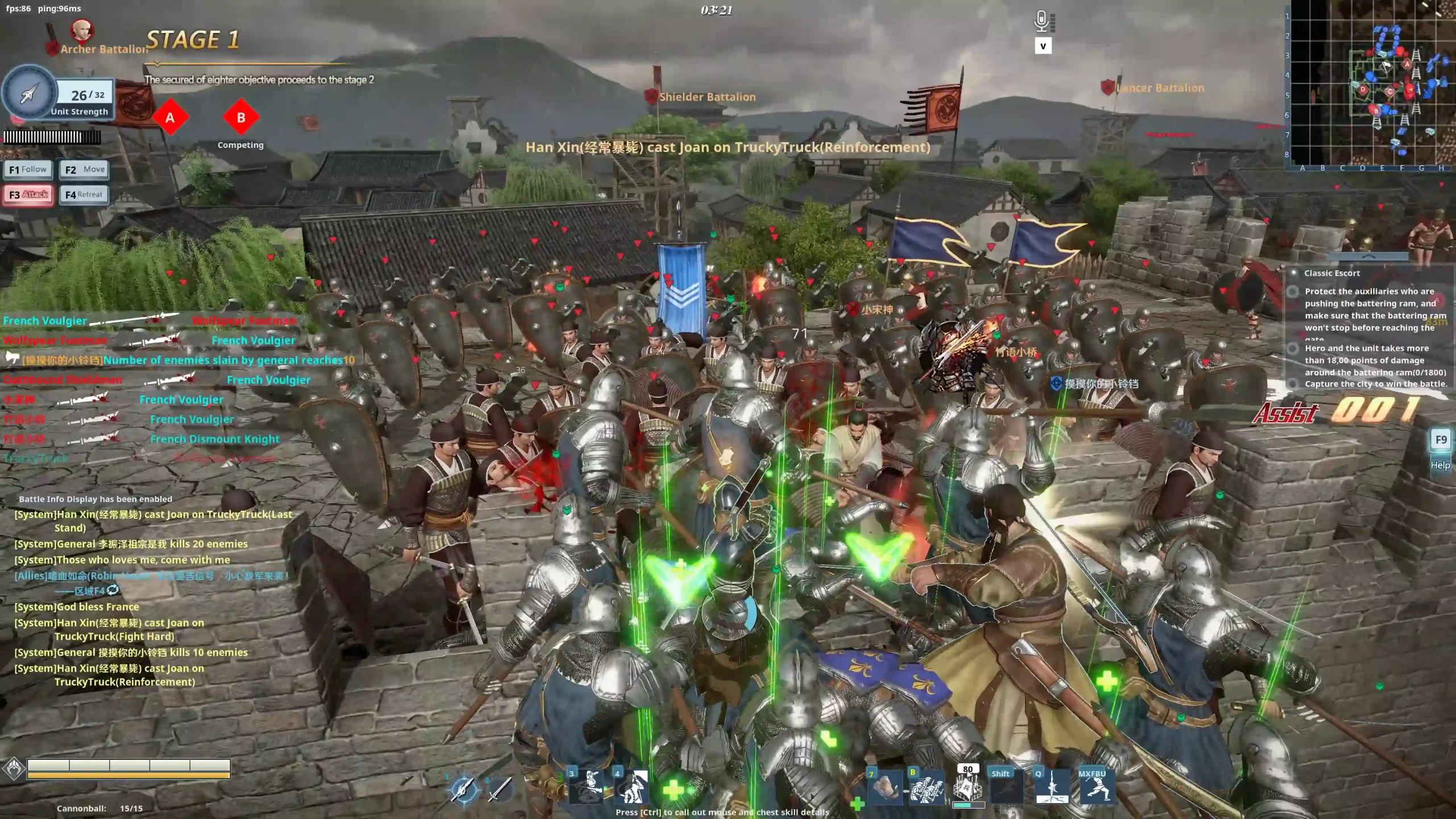Switch to the sword weapon slot
Viewport: 1456px width, 819px height.
point(500,789)
